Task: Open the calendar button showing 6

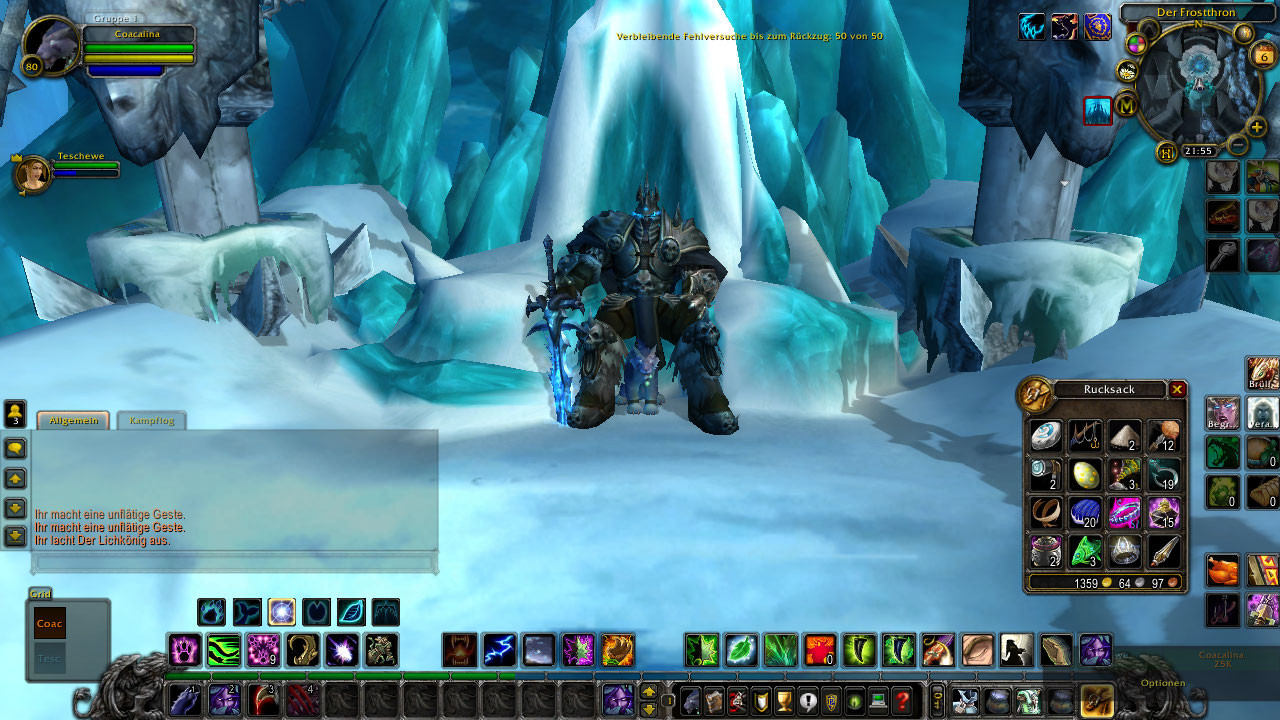Action: click(x=1264, y=56)
